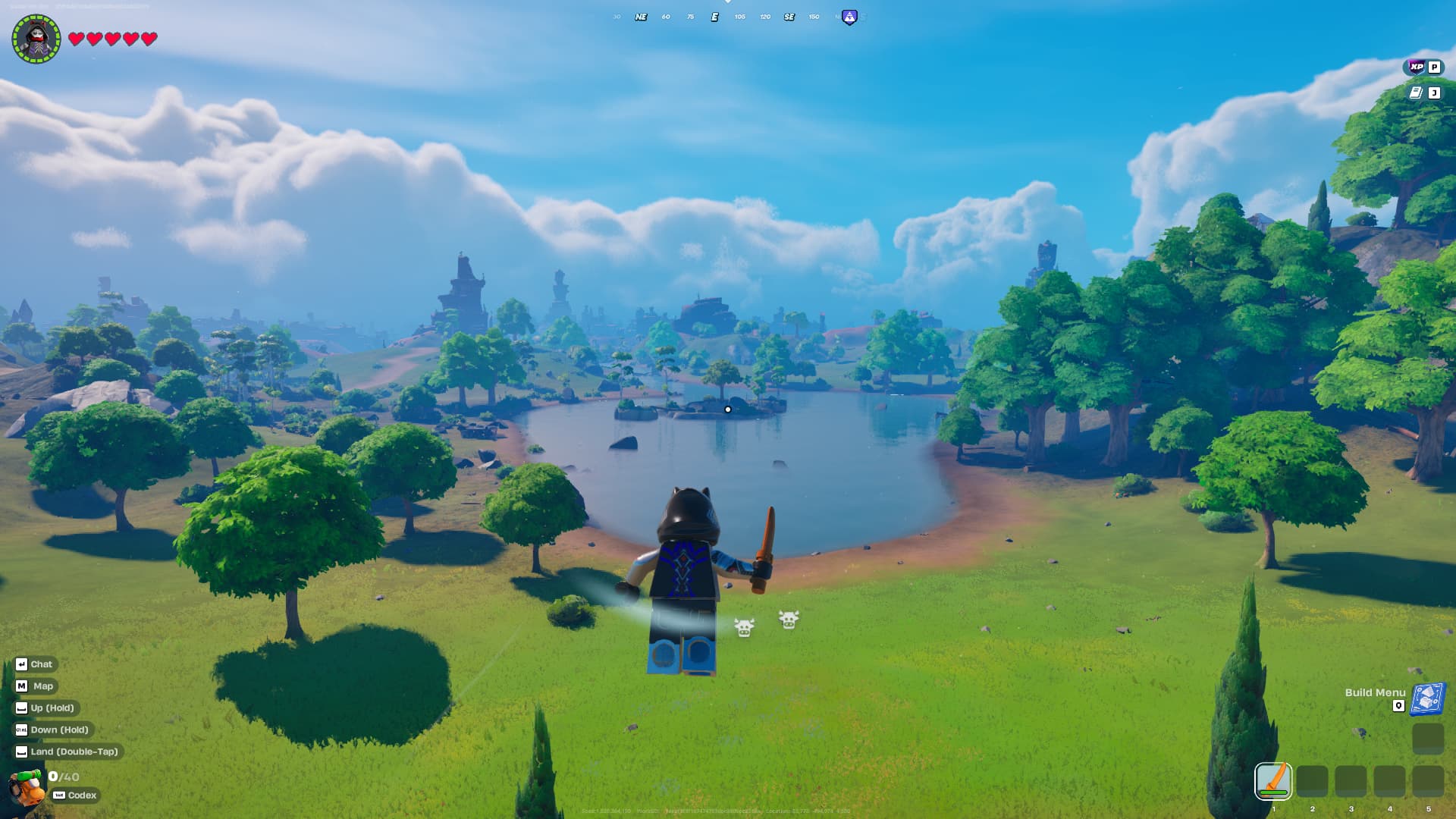Click the P key badge beside XP
This screenshot has height=819, width=1456.
1434,67
